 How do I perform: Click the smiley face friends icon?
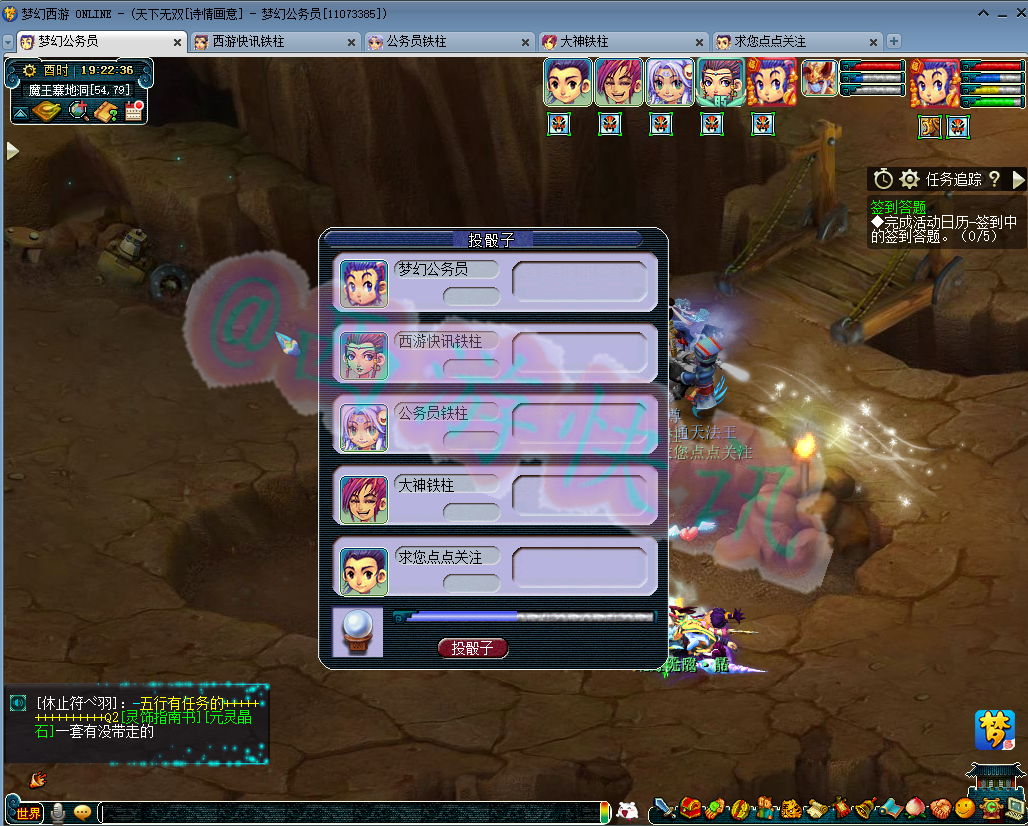click(964, 808)
